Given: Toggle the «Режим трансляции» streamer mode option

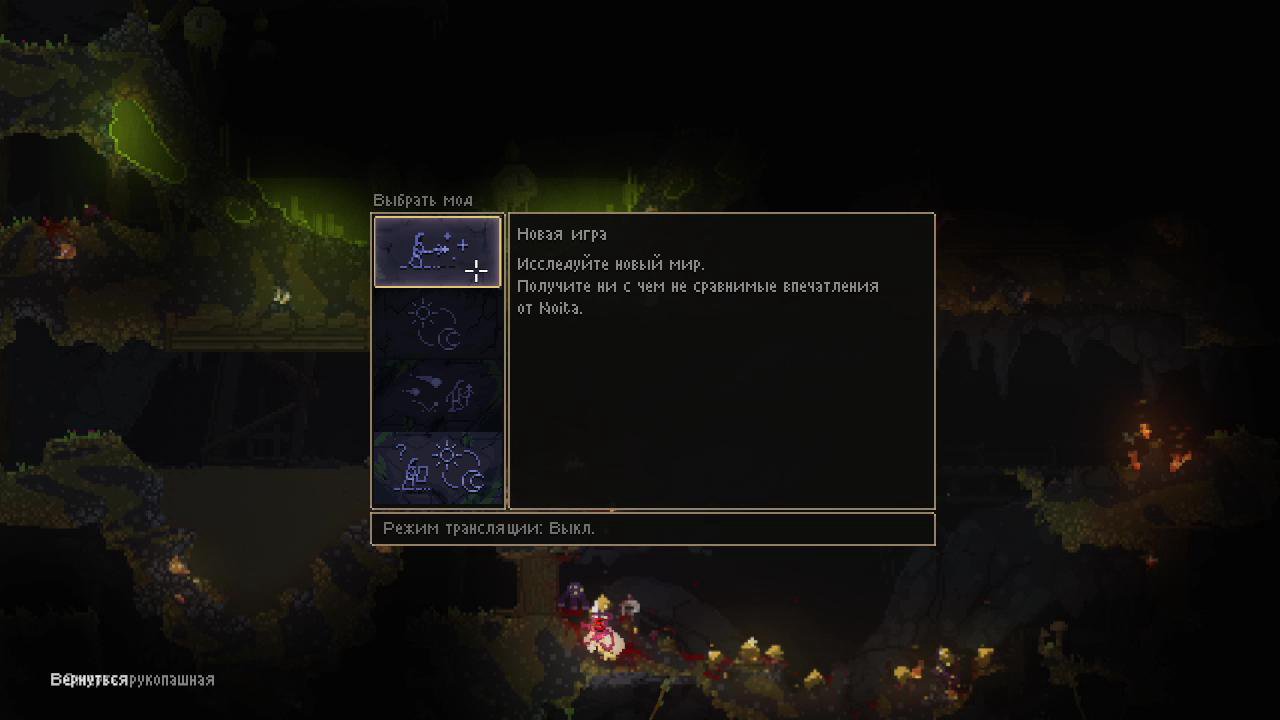Looking at the screenshot, I should 489,528.
